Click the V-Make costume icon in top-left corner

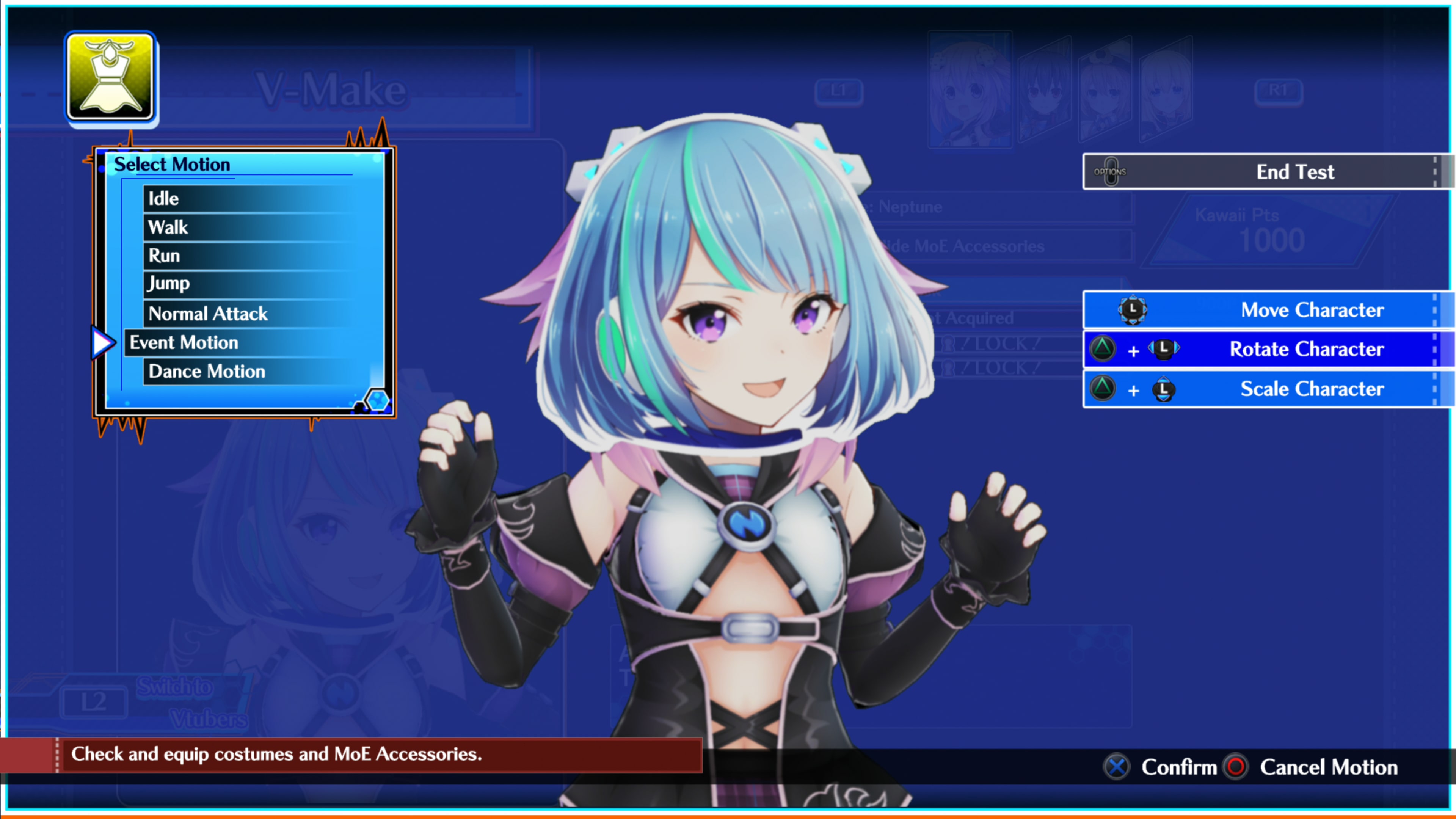[111, 79]
